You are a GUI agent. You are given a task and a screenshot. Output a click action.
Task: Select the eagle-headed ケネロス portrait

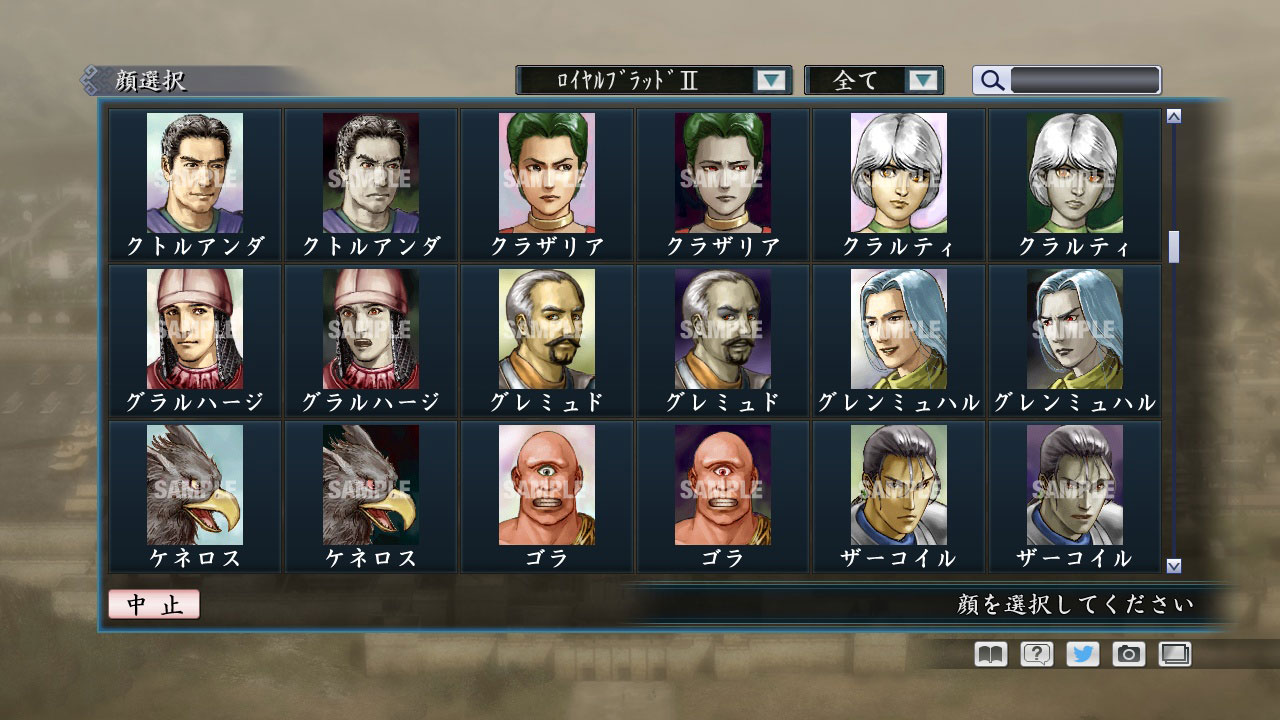pos(194,487)
